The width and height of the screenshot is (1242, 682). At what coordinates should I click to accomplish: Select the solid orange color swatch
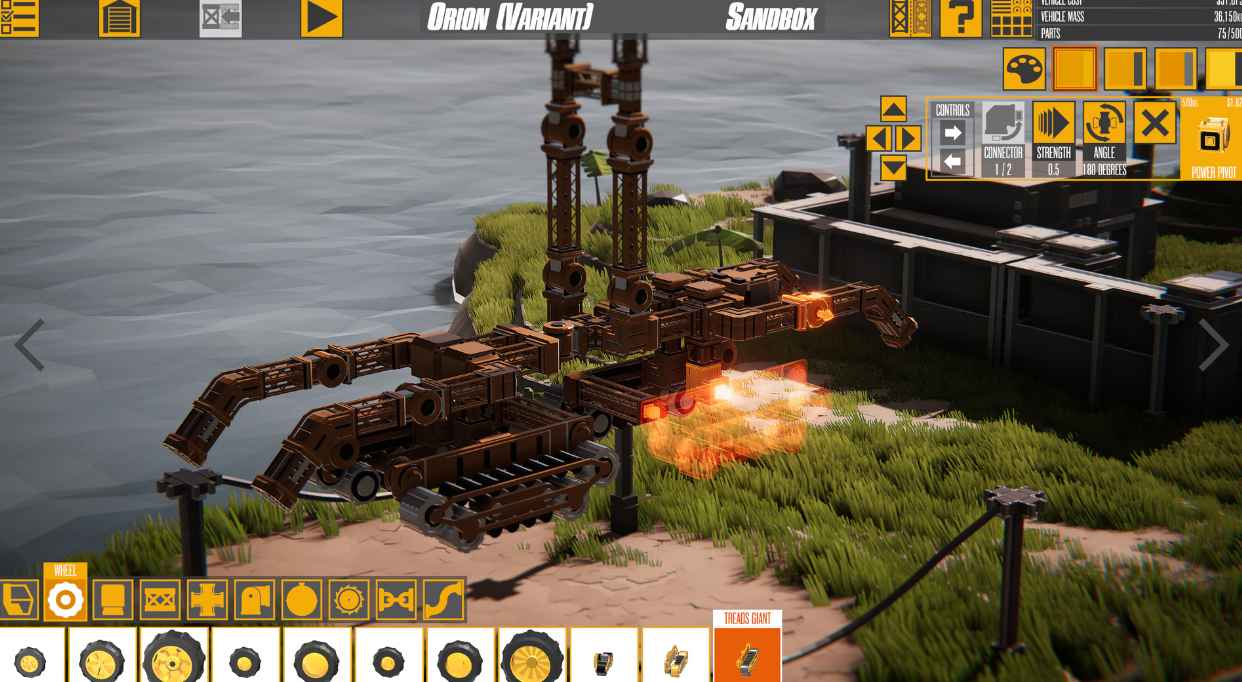[1075, 69]
